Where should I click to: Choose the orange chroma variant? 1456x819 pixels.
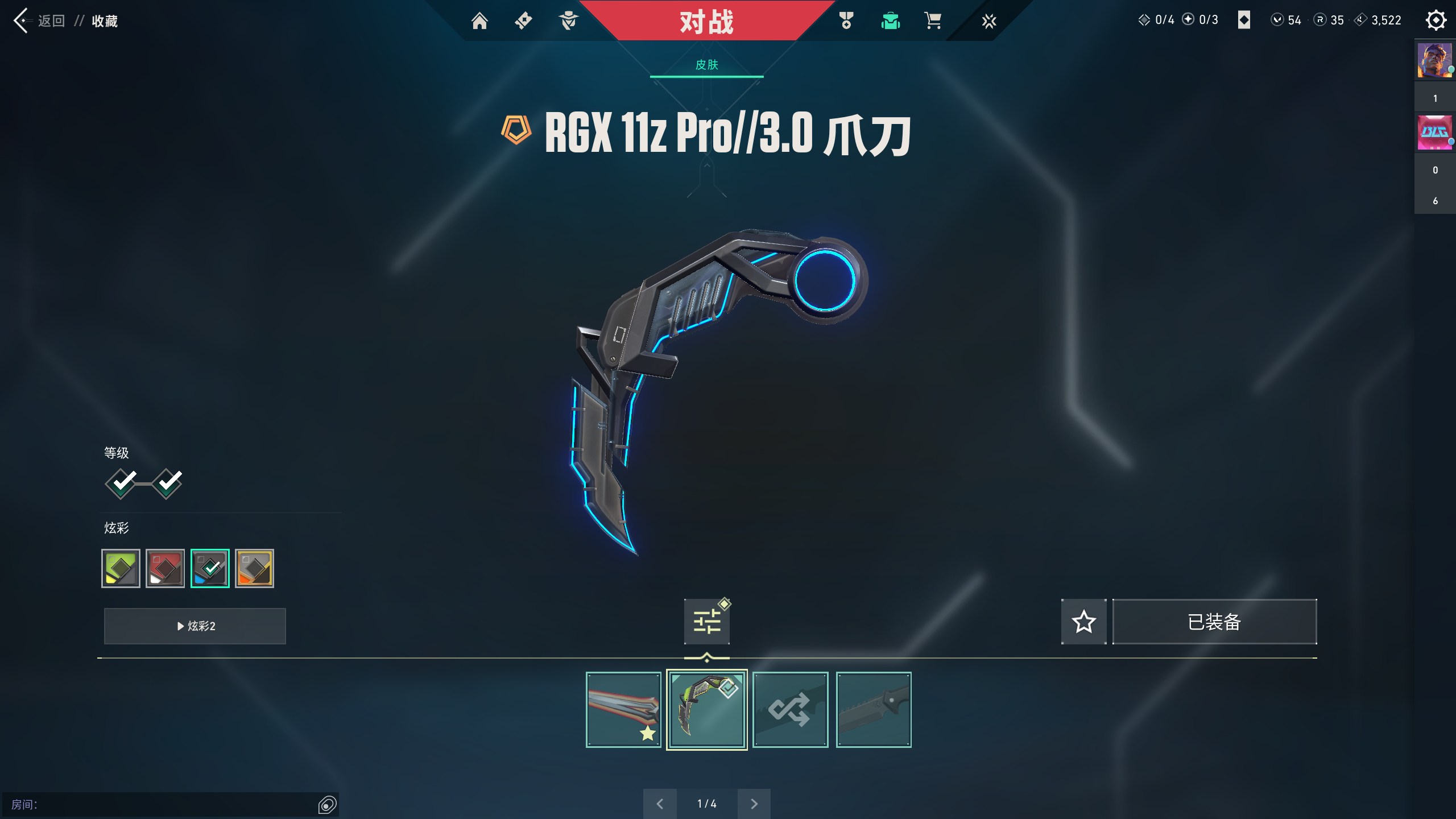(254, 568)
